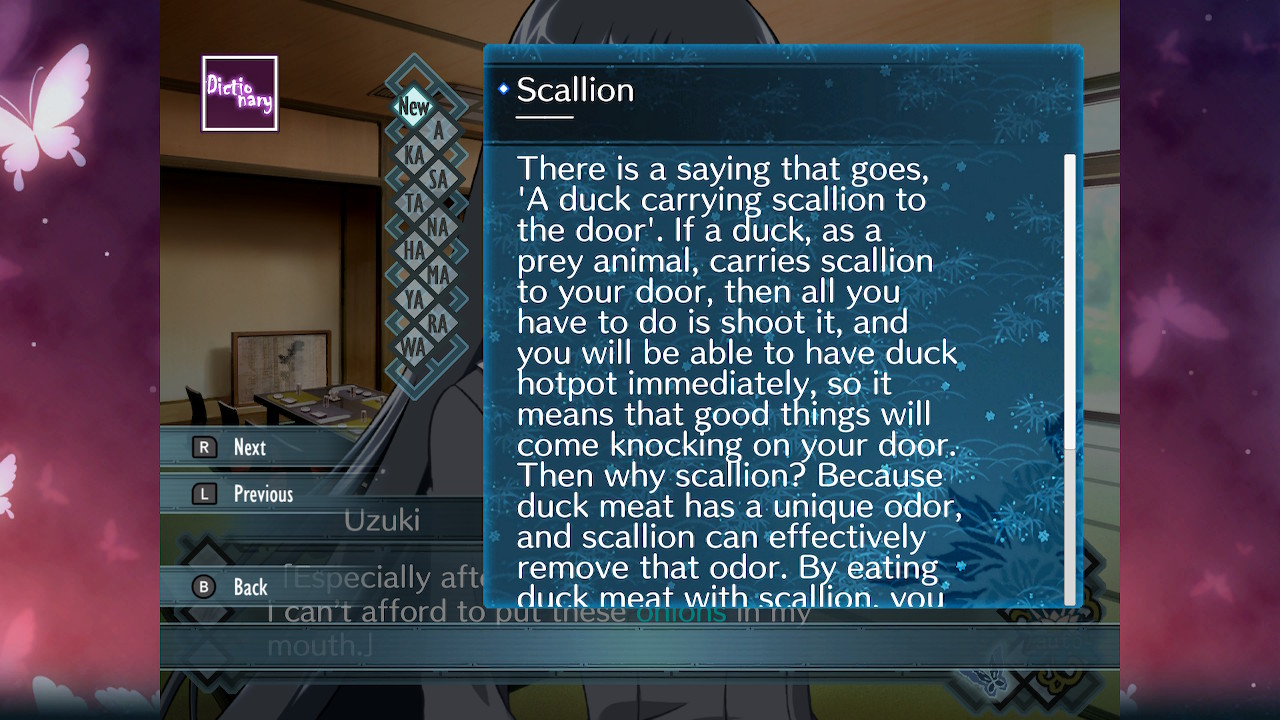Go to the Next dictionary entry
Screen dimensions: 1280x720
249,447
